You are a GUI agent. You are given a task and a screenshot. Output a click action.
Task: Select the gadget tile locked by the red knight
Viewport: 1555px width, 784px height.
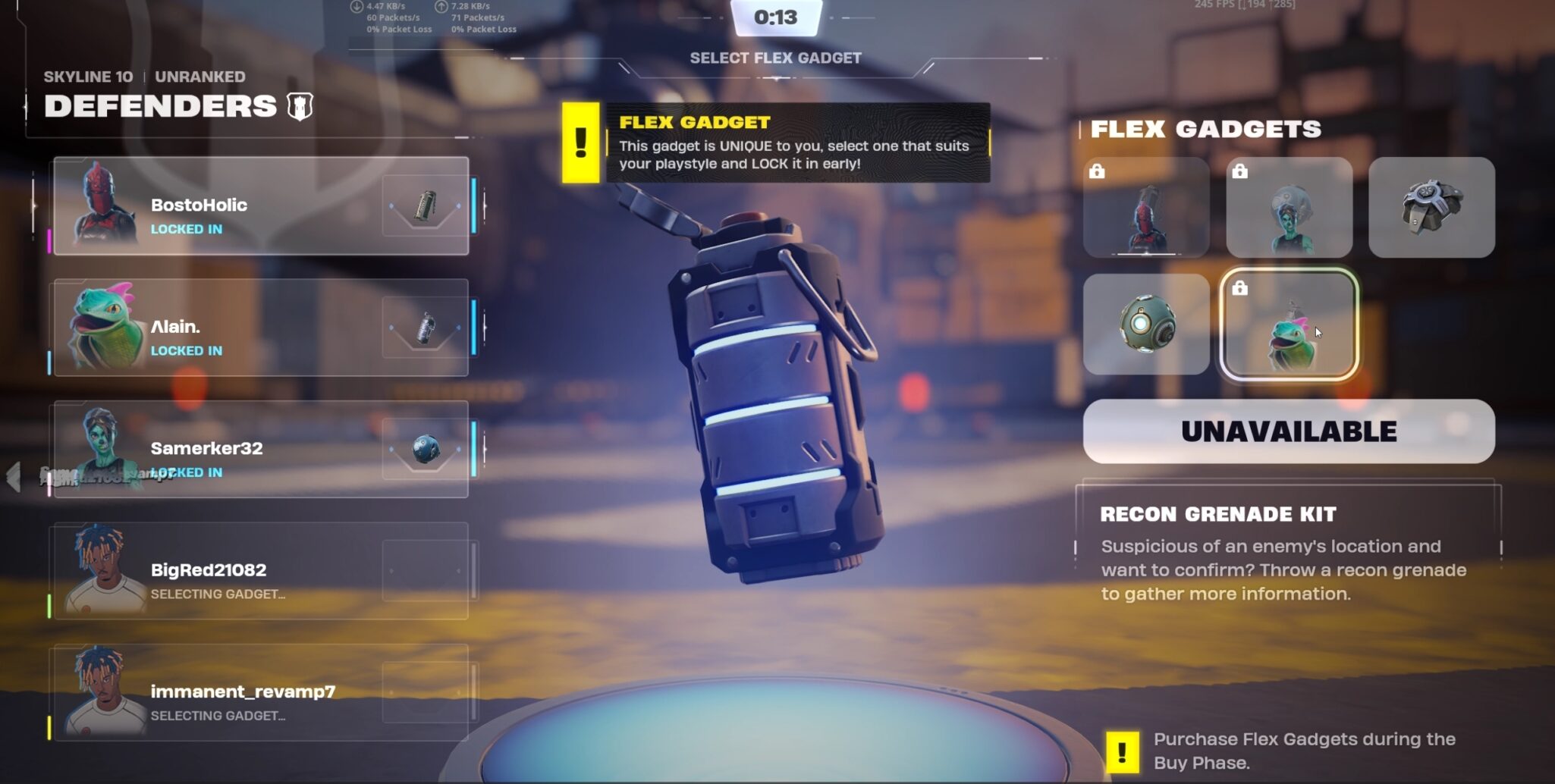1145,208
